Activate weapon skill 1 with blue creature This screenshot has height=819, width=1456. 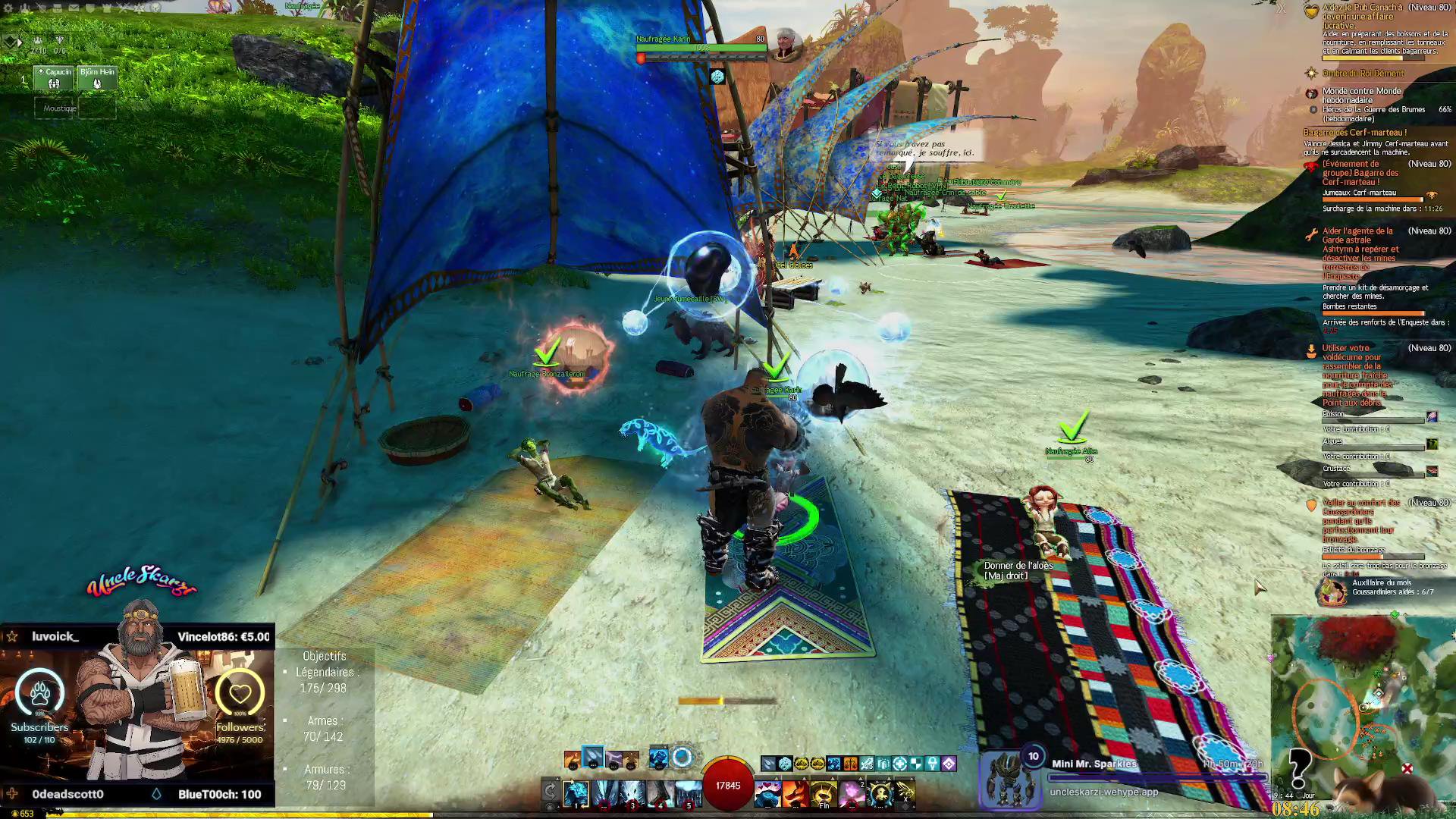tap(576, 794)
